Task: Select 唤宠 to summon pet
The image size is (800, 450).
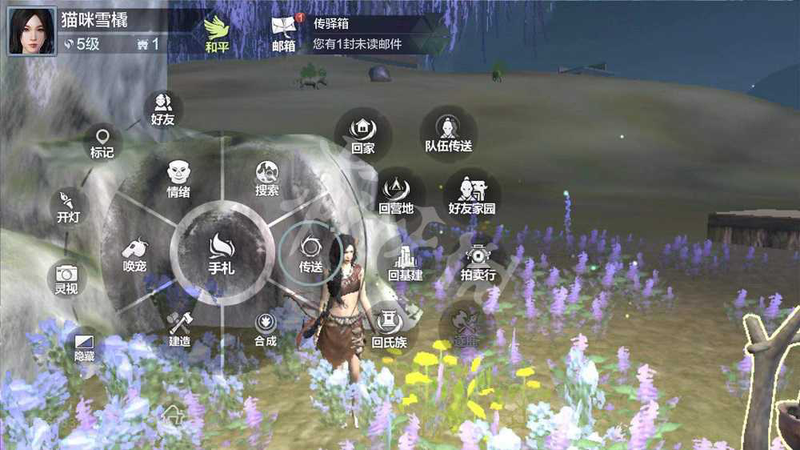Action: (135, 252)
